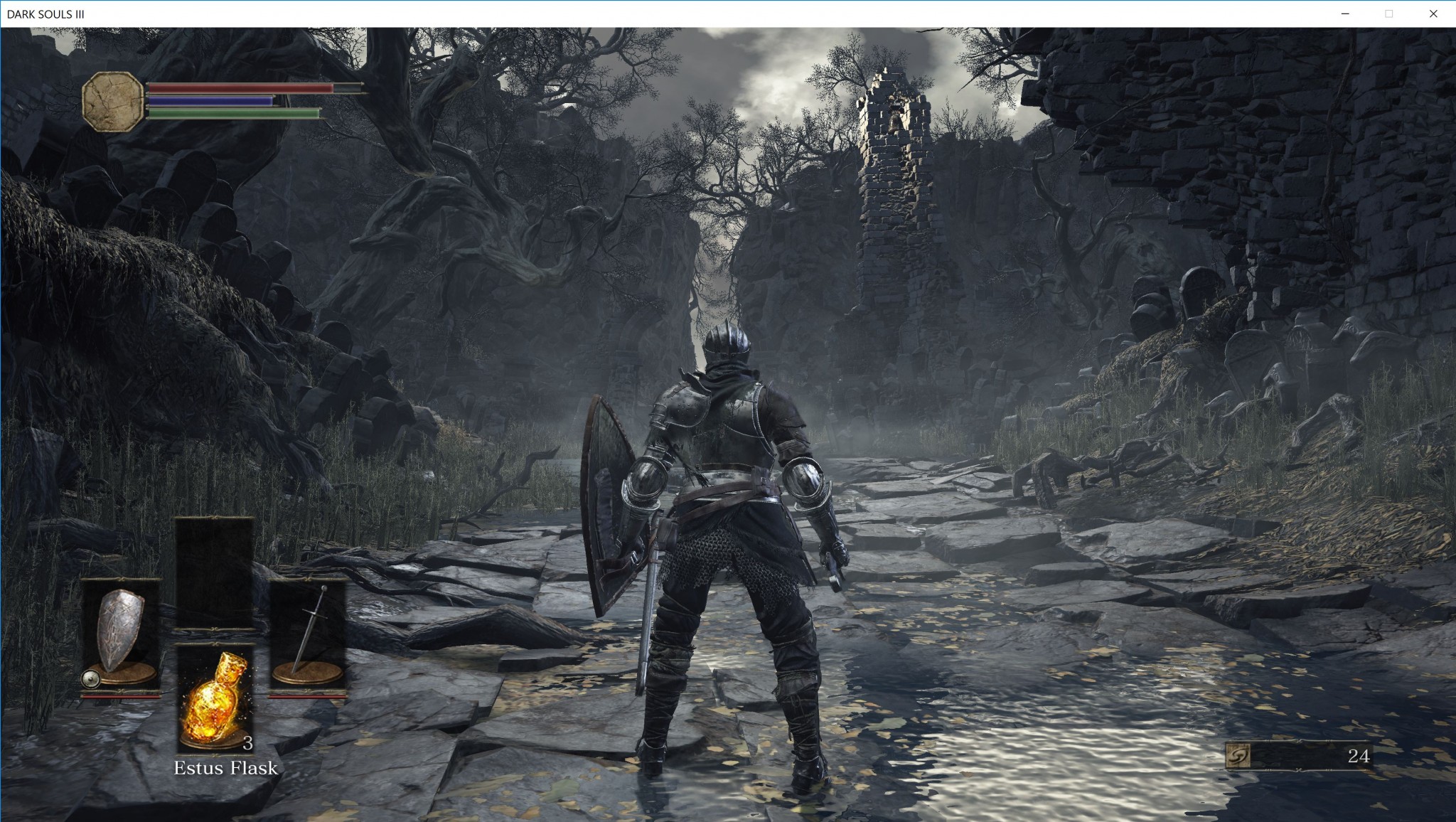Click the DARK SOULS III title text

coord(46,12)
